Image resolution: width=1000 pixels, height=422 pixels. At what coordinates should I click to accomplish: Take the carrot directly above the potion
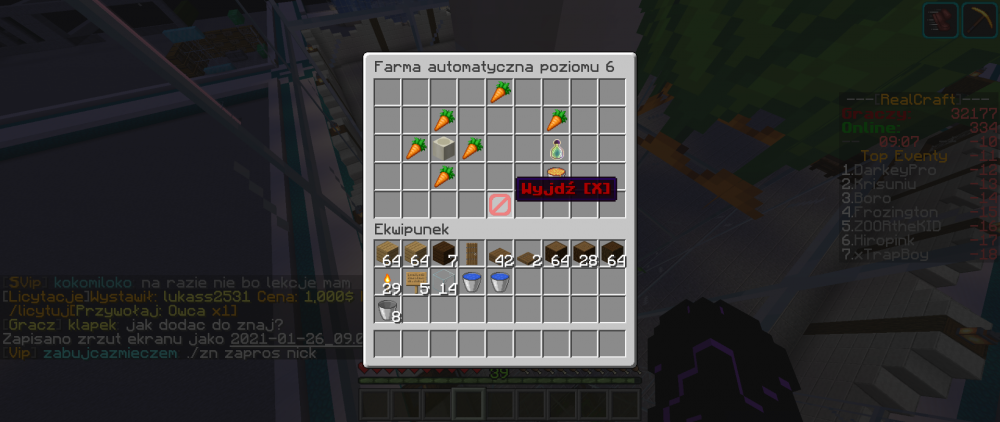(x=557, y=121)
